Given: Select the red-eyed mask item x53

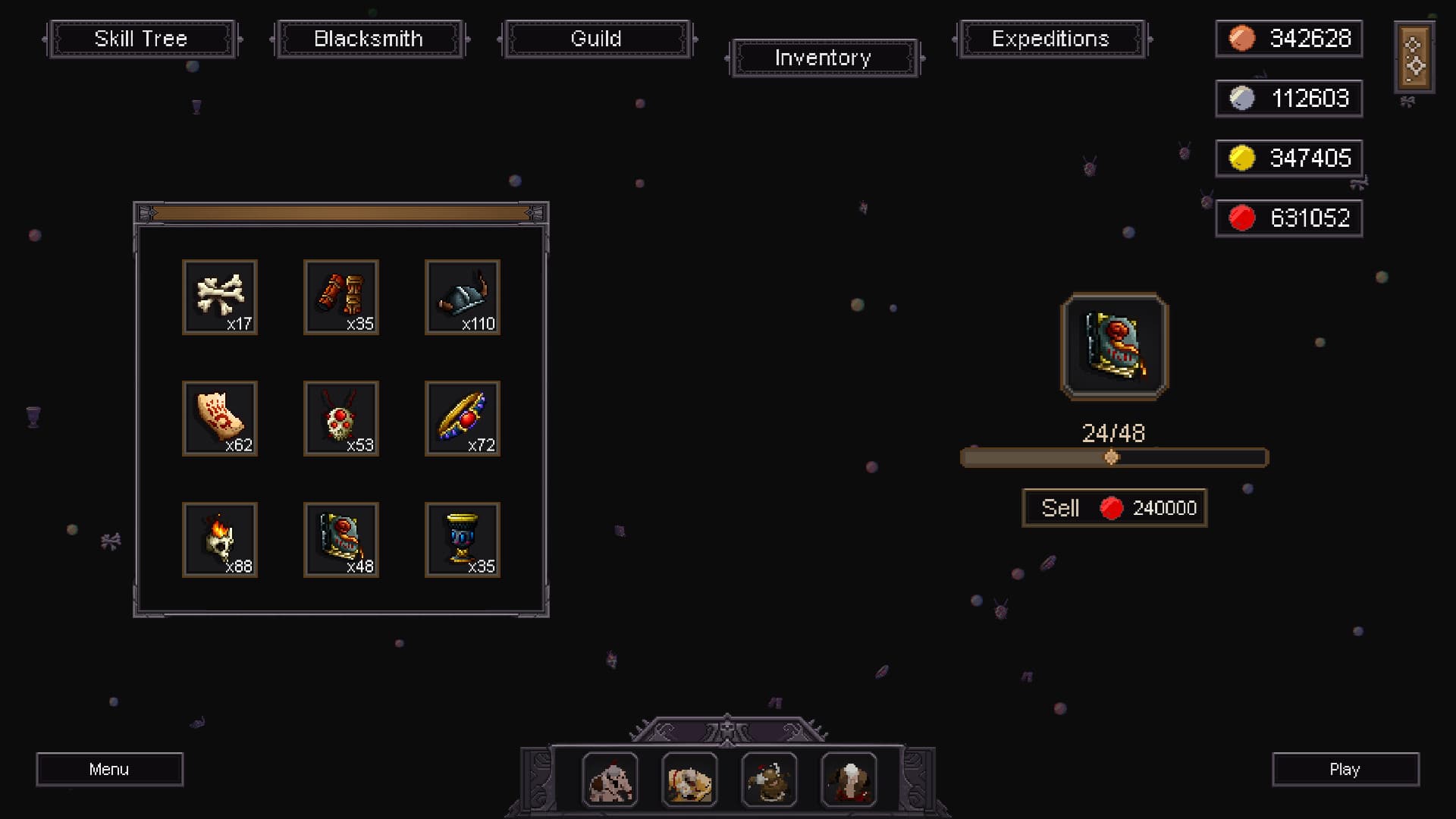Looking at the screenshot, I should click(x=340, y=419).
